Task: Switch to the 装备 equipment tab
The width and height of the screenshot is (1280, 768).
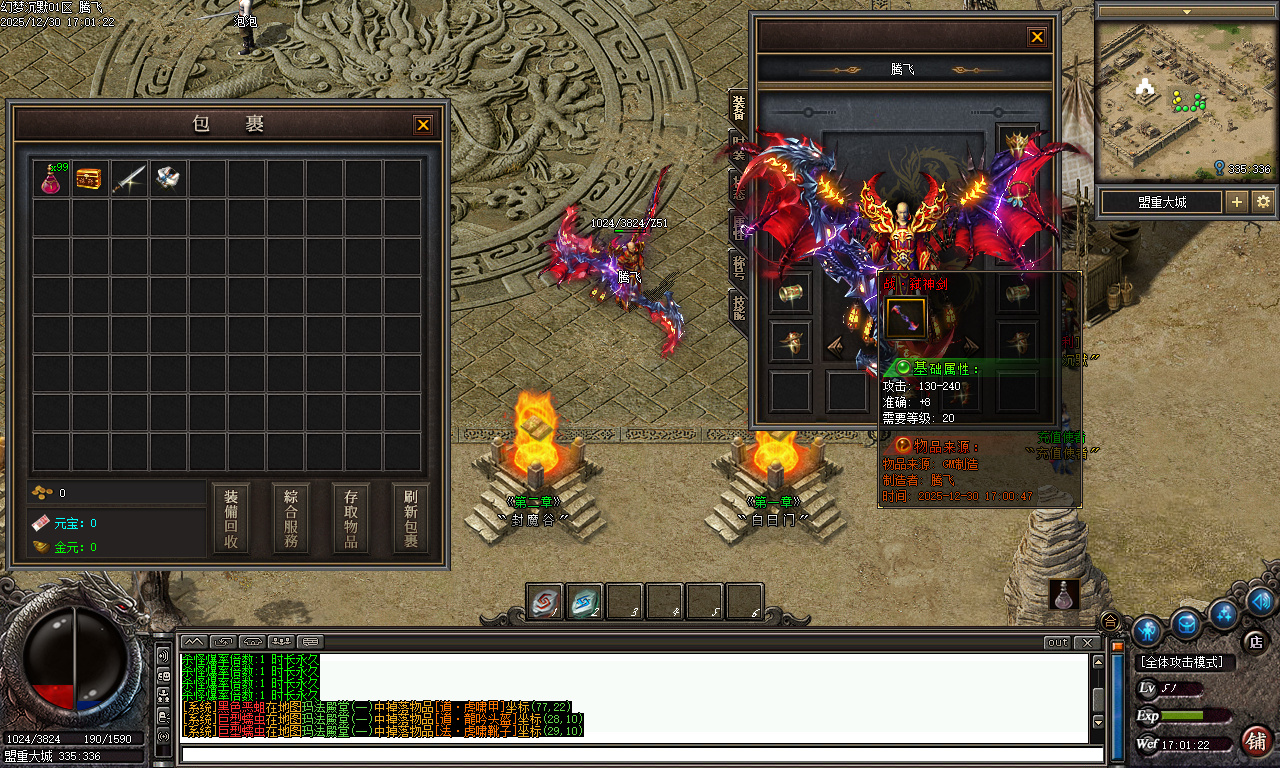Action: click(739, 108)
